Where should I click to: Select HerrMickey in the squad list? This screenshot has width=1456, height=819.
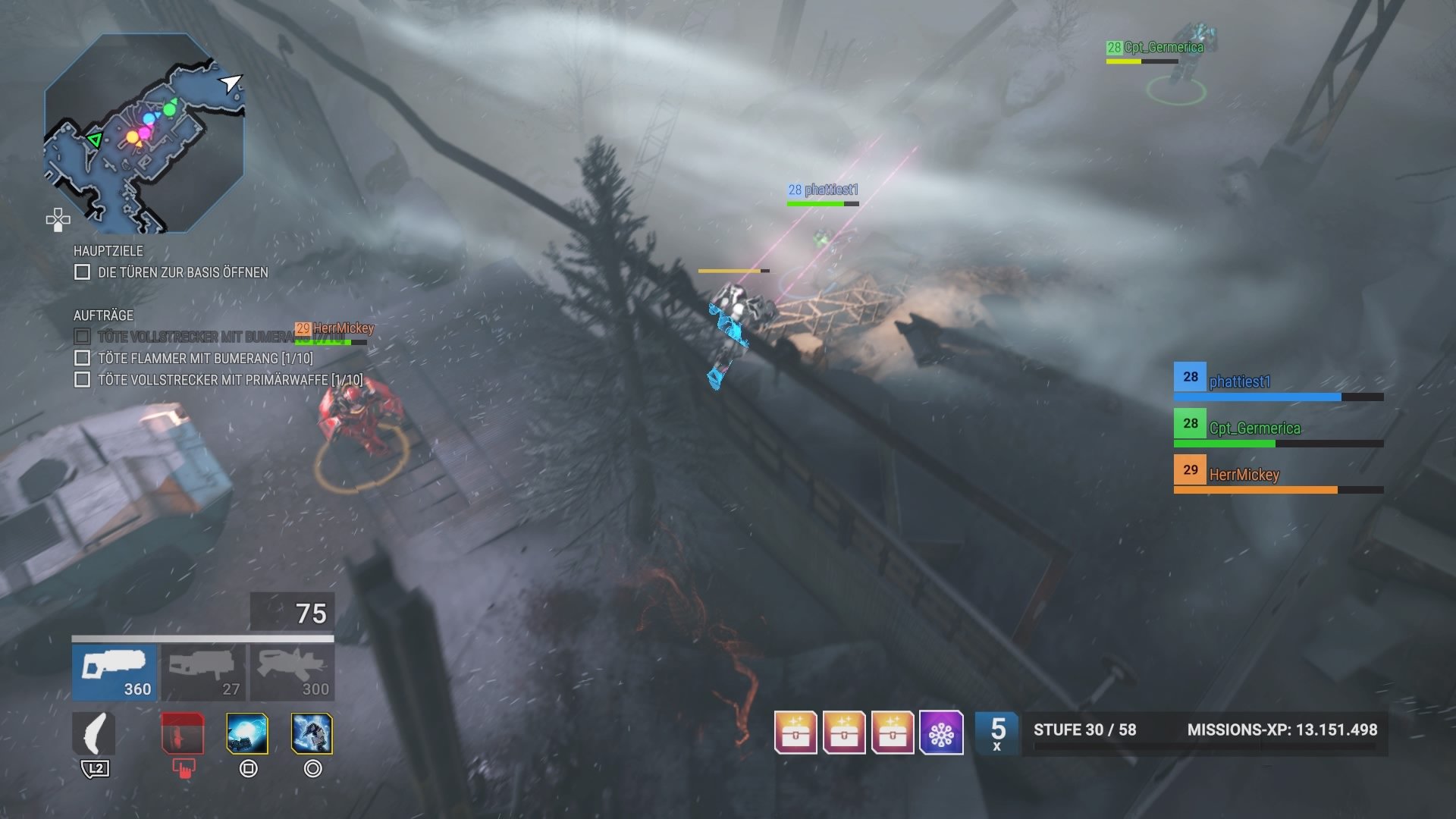click(1244, 475)
